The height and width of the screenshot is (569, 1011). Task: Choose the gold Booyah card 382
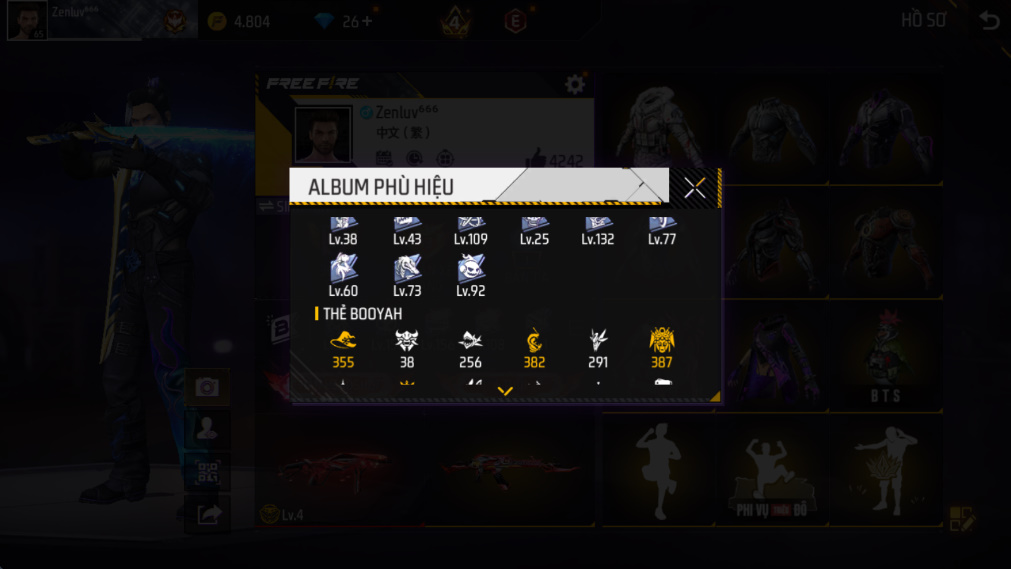click(534, 340)
